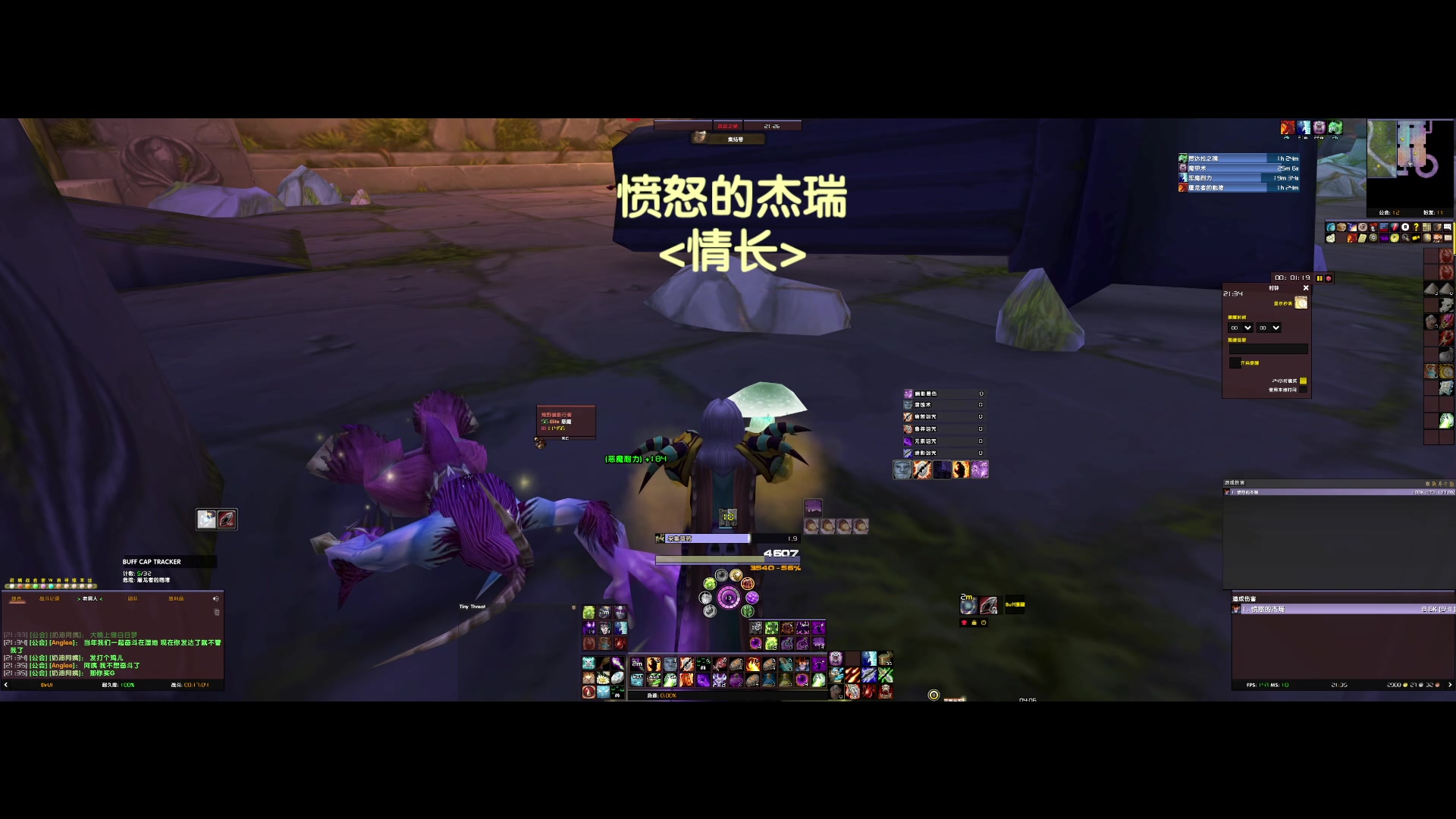Open the first time dropdown in the clock panel
This screenshot has width=1456, height=819.
[x=1247, y=328]
